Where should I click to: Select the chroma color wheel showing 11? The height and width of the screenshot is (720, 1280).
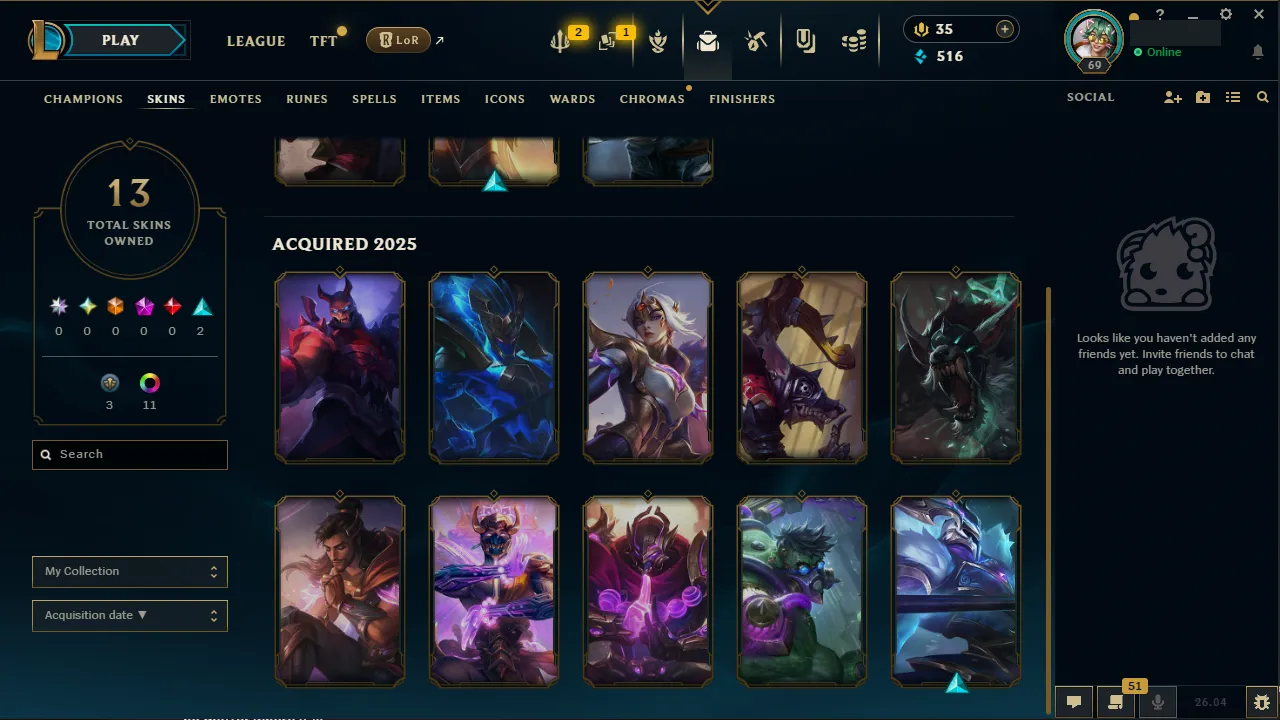[149, 383]
